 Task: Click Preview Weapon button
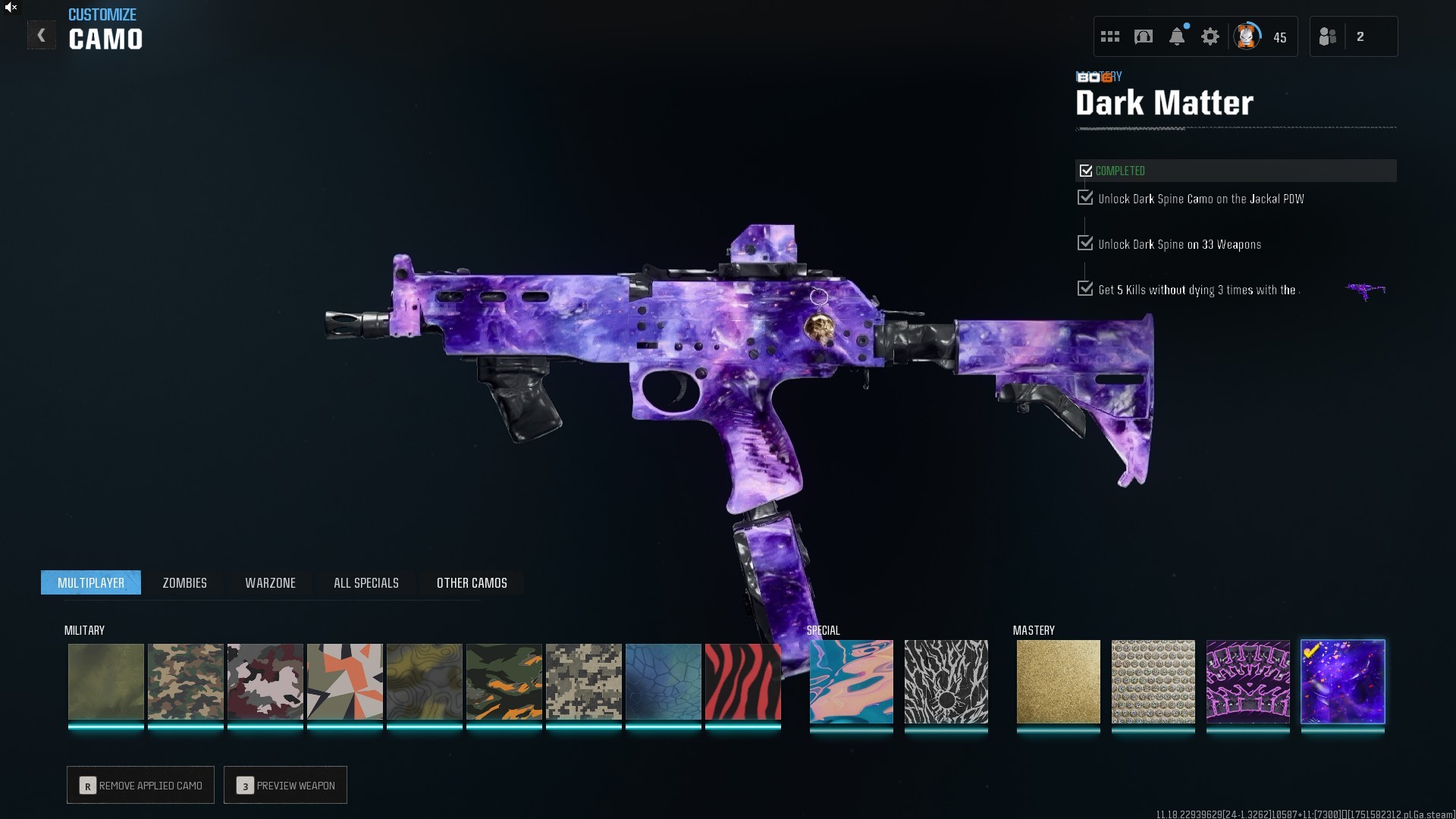coord(285,785)
